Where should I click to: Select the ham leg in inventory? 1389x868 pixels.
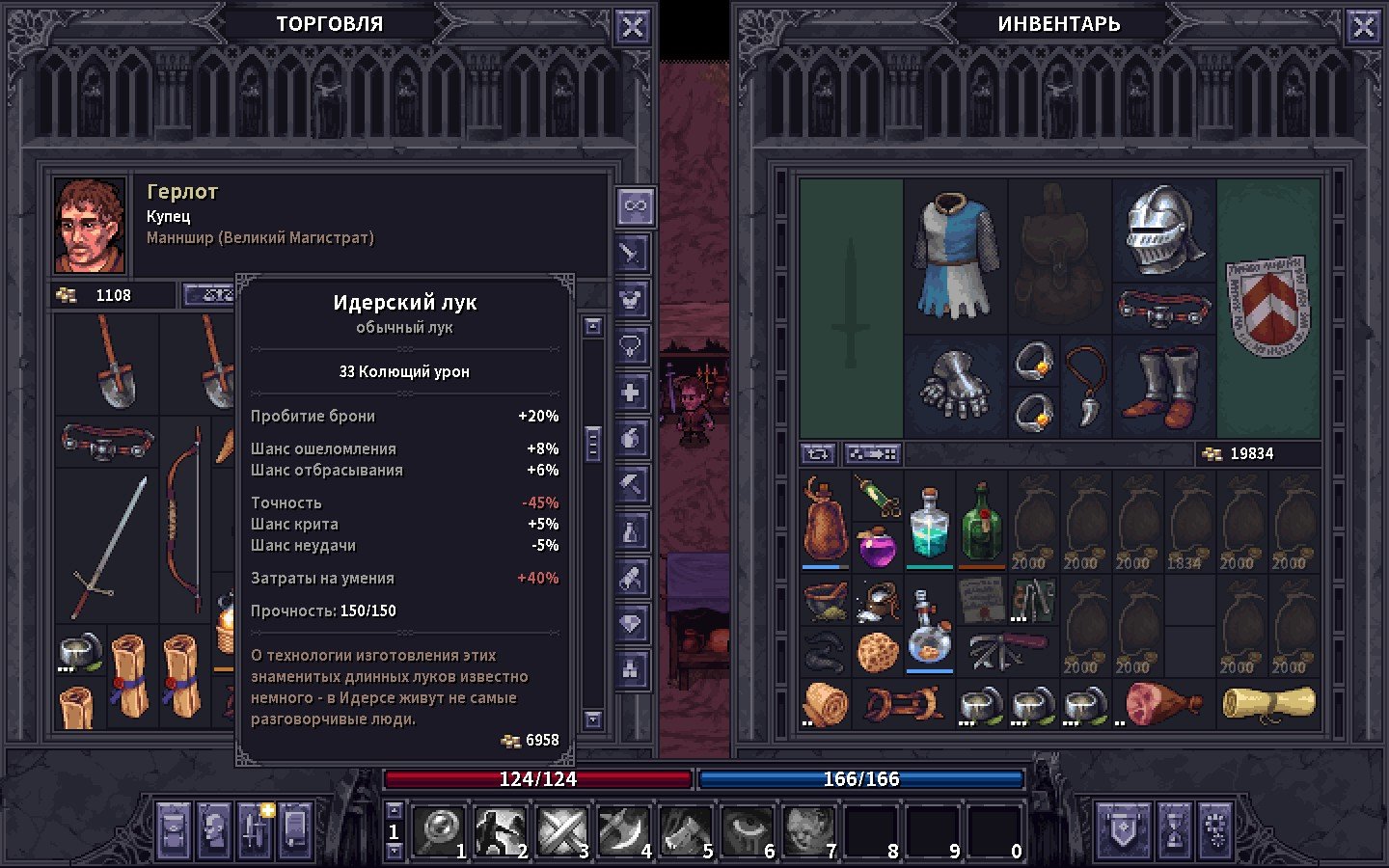[1162, 703]
